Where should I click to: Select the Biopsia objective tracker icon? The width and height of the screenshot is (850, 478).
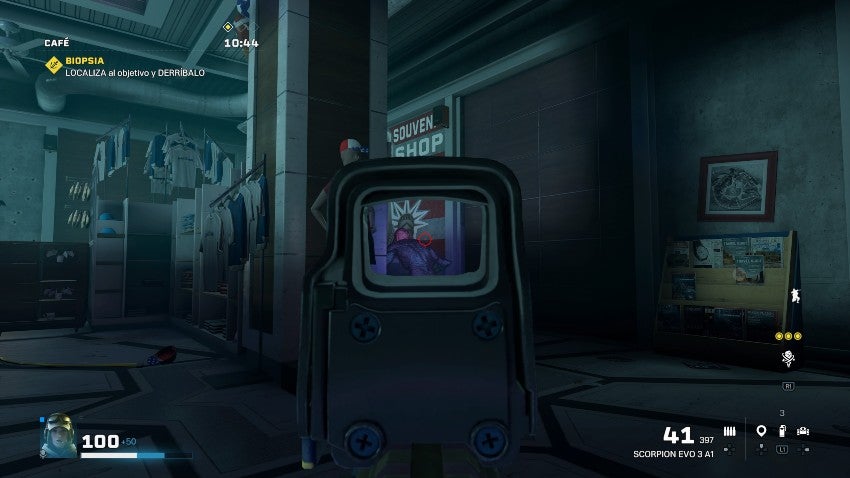click(x=53, y=64)
